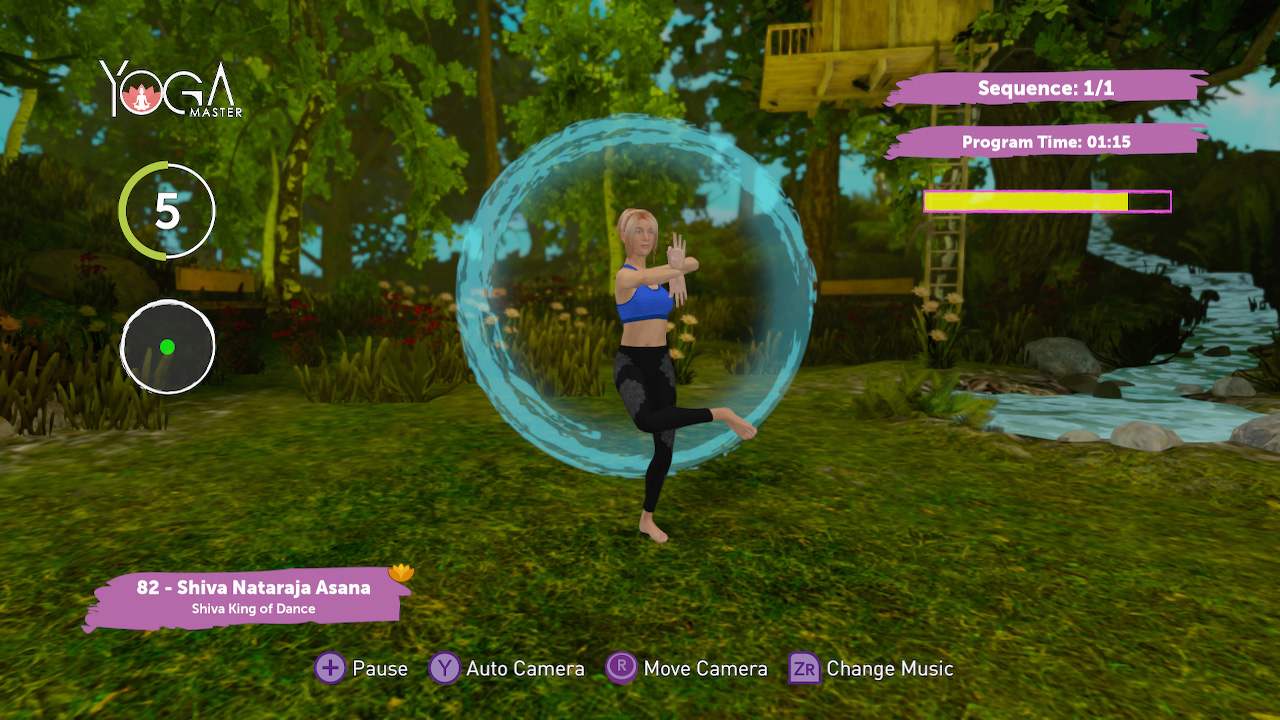Screen dimensions: 1280x720
Task: Click the meditating figure in the logo
Action: pyautogui.click(x=143, y=100)
